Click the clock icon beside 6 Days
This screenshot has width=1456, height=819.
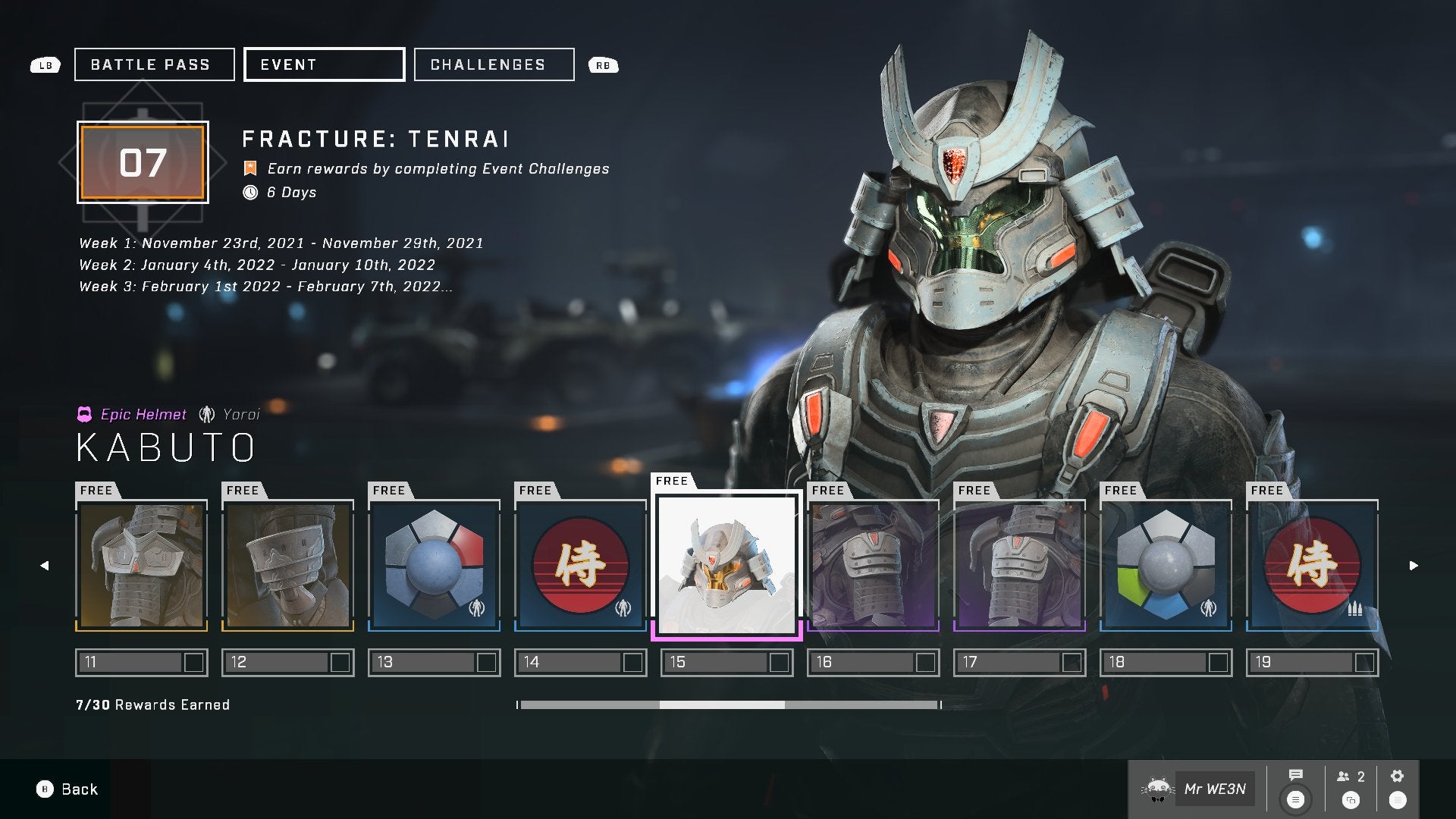click(x=250, y=193)
